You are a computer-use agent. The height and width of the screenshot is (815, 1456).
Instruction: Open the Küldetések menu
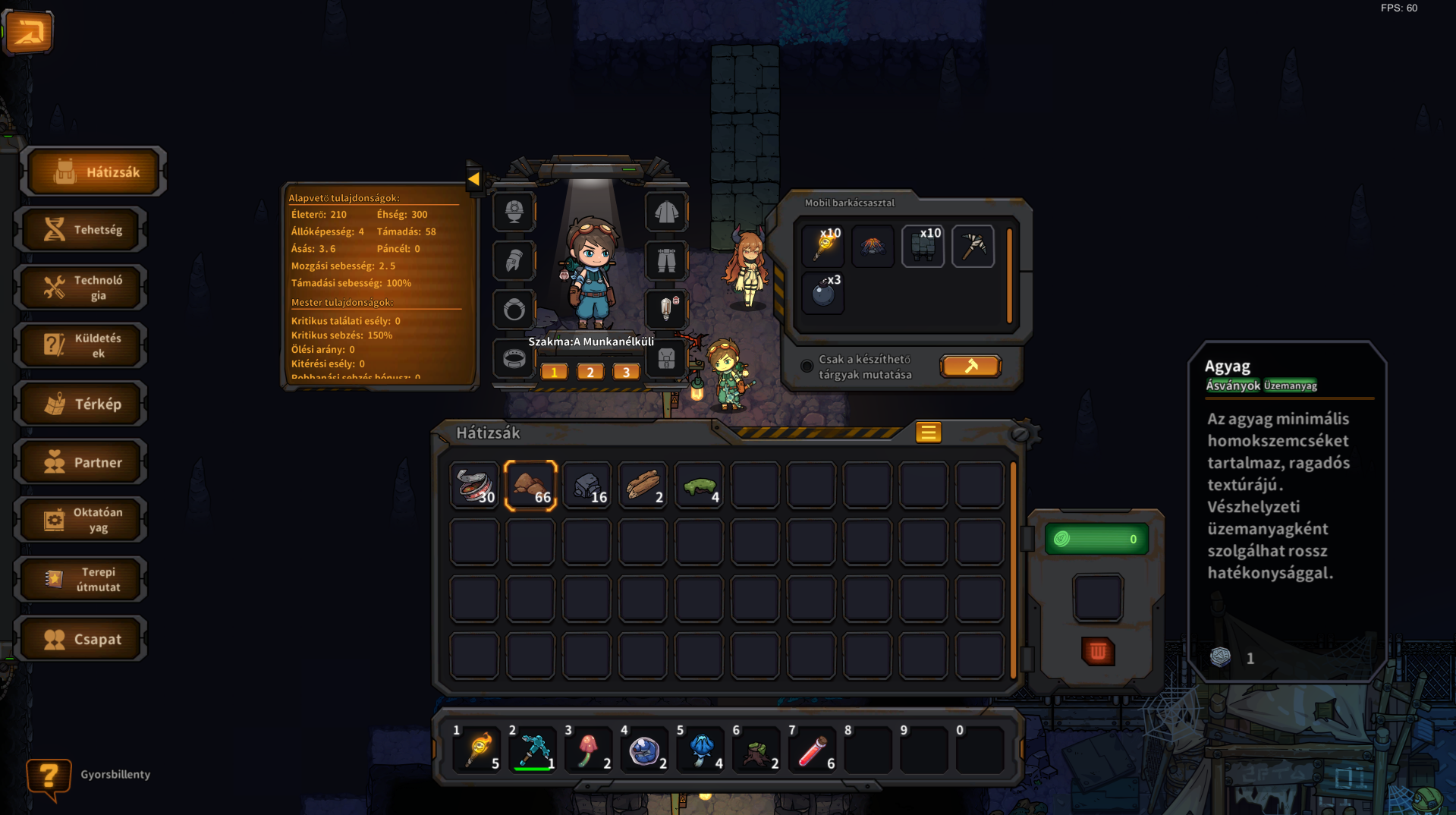(82, 345)
